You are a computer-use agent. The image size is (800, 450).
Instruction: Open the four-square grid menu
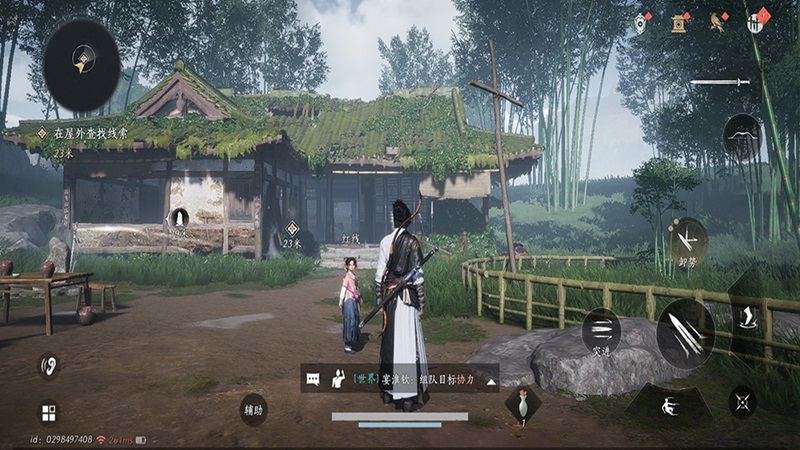48,412
